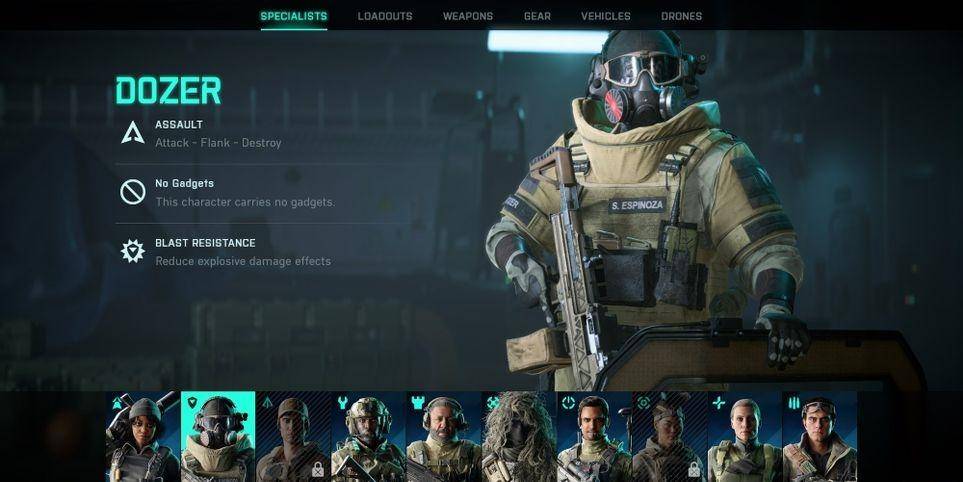Click the Specialists tab
The image size is (963, 482).
[293, 16]
